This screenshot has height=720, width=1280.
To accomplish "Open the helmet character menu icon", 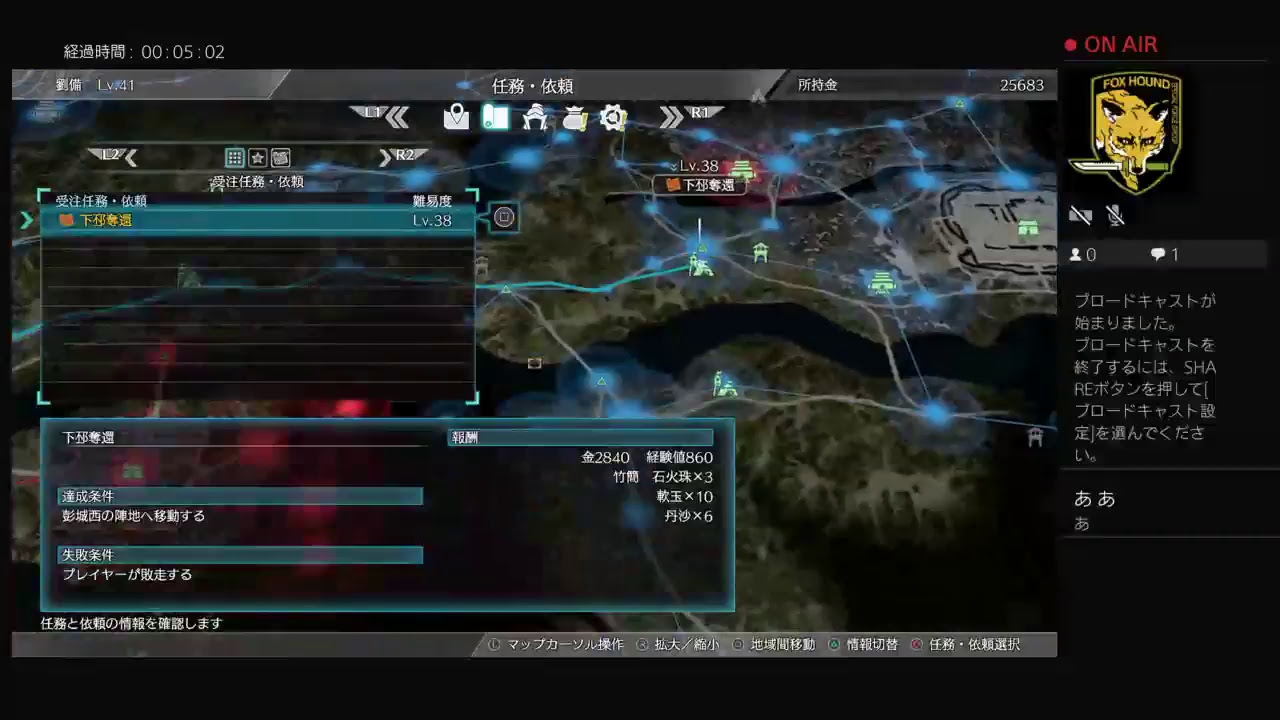I will click(535, 117).
